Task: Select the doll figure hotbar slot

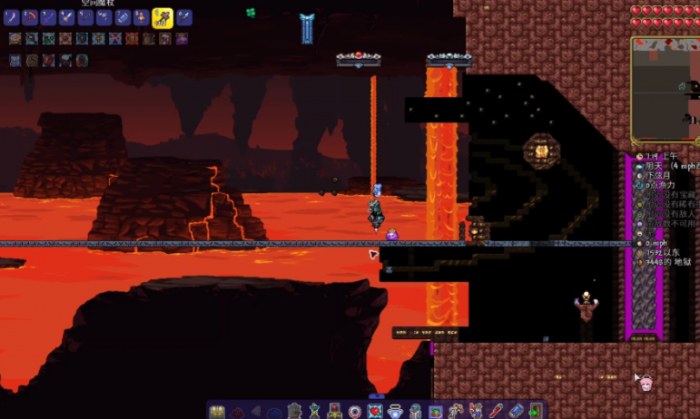Action: [x=141, y=18]
